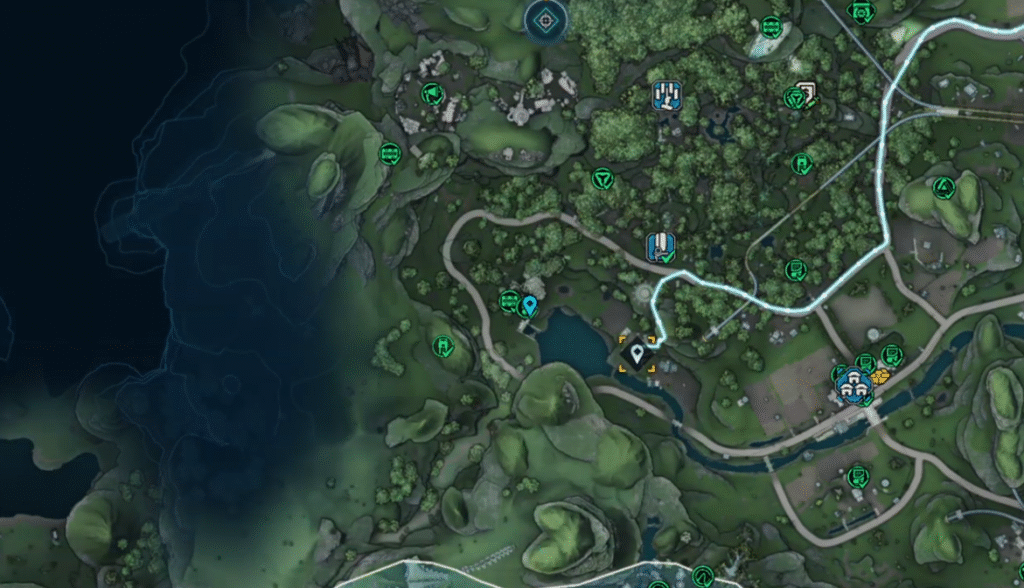Click the blue crosshair diamond marker

coord(546,17)
